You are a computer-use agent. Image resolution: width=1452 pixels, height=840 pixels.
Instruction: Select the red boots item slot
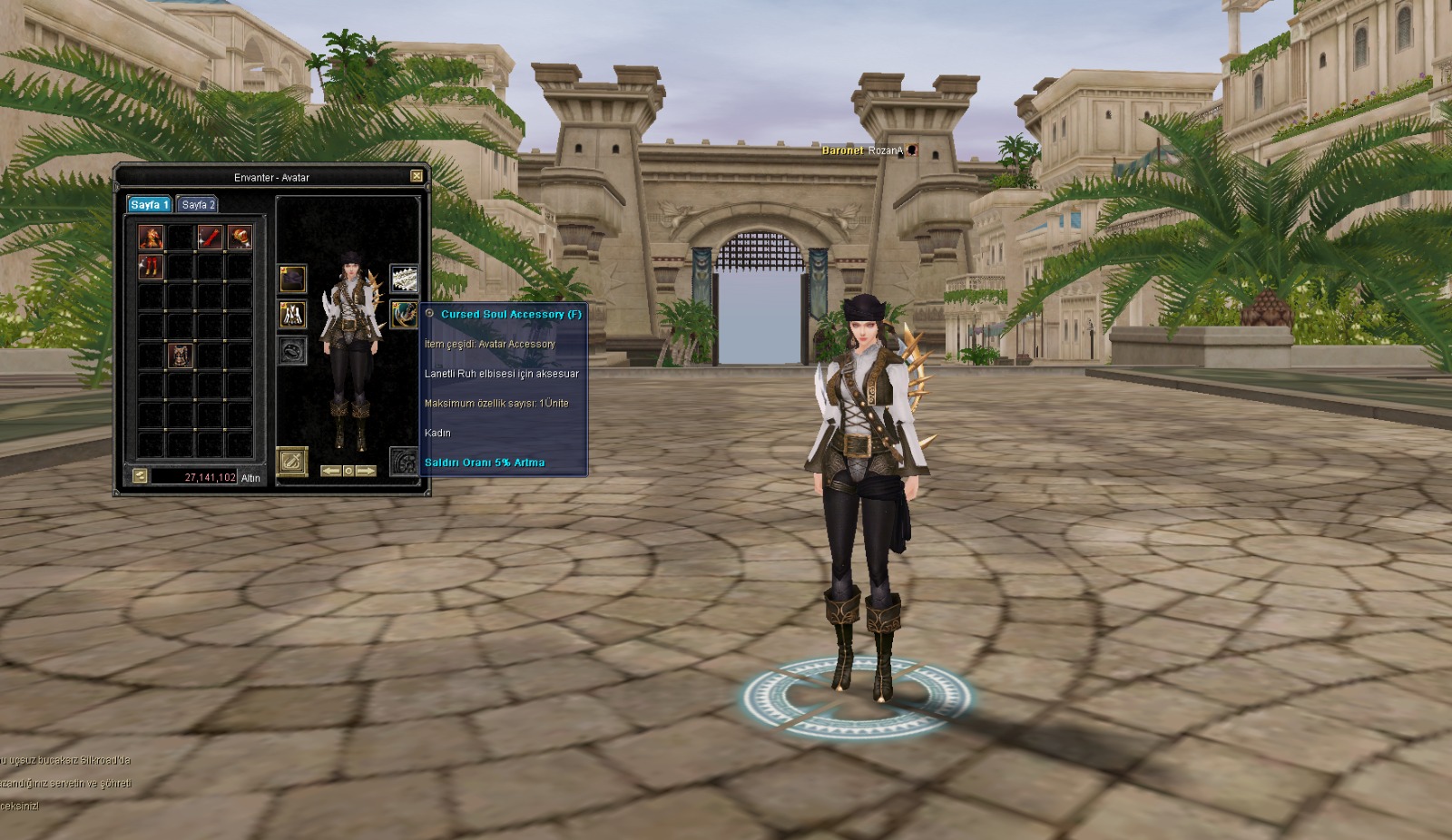pyautogui.click(x=151, y=267)
